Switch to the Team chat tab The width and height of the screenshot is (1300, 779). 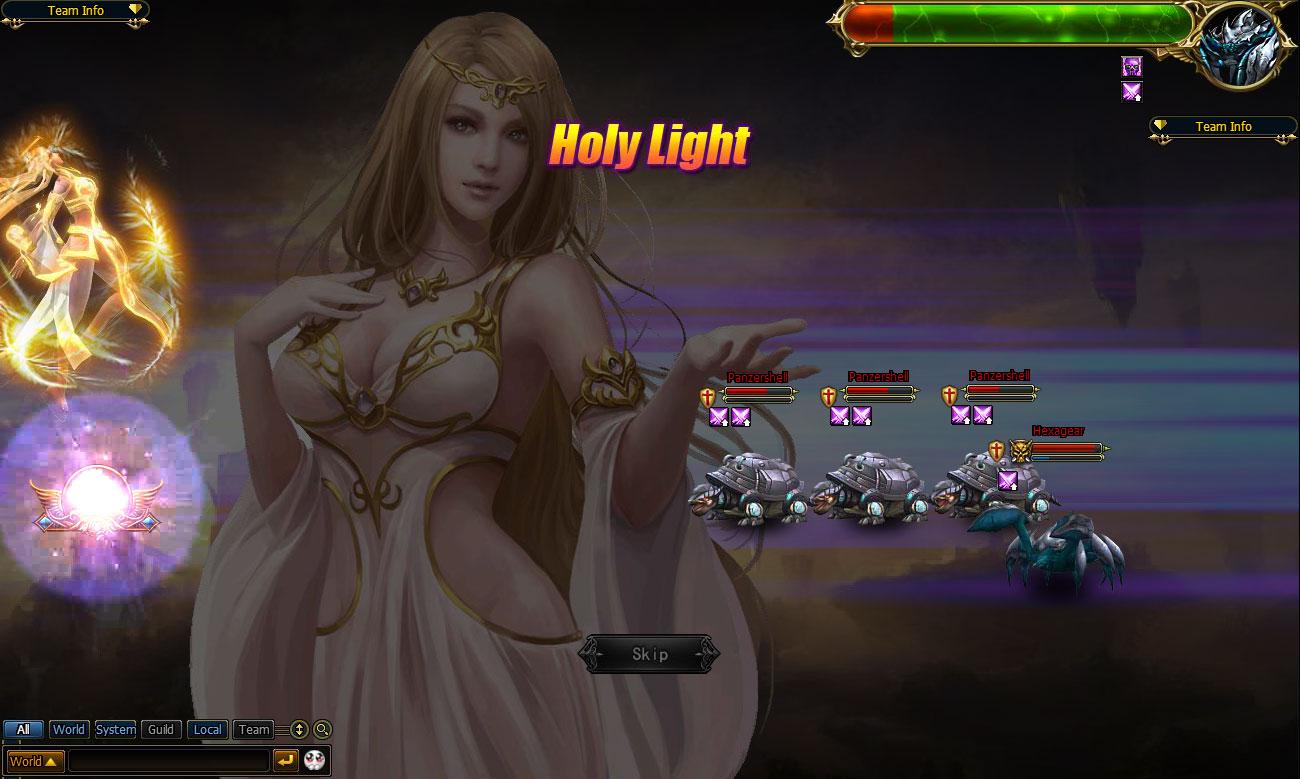coord(254,730)
